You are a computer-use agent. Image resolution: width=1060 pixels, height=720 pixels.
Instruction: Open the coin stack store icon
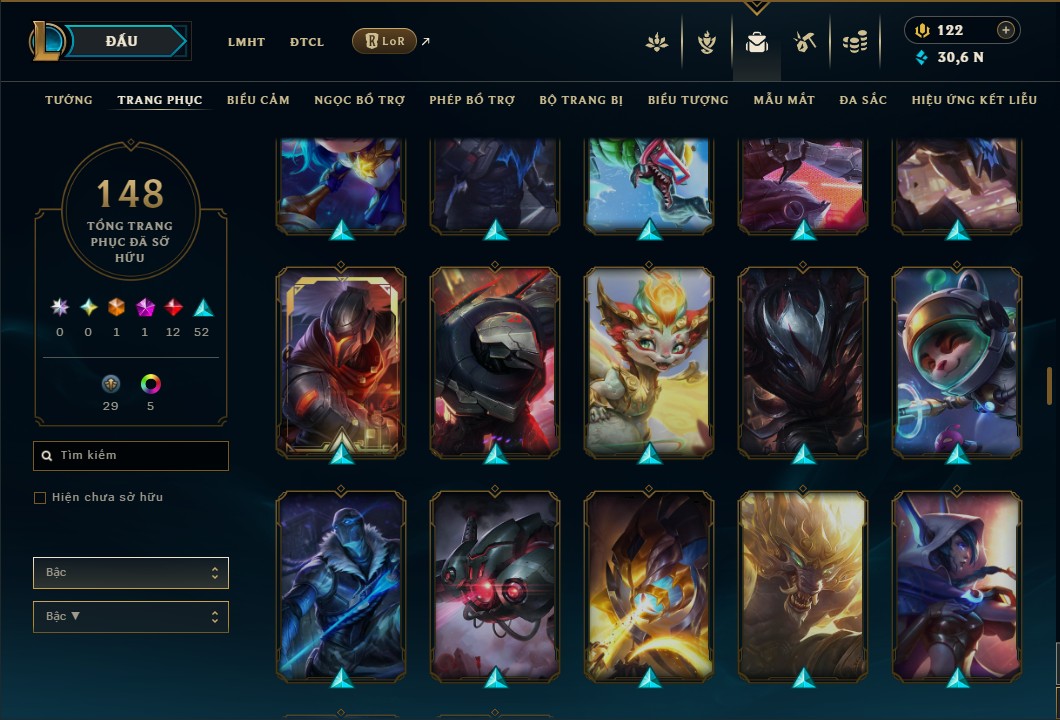pyautogui.click(x=854, y=42)
